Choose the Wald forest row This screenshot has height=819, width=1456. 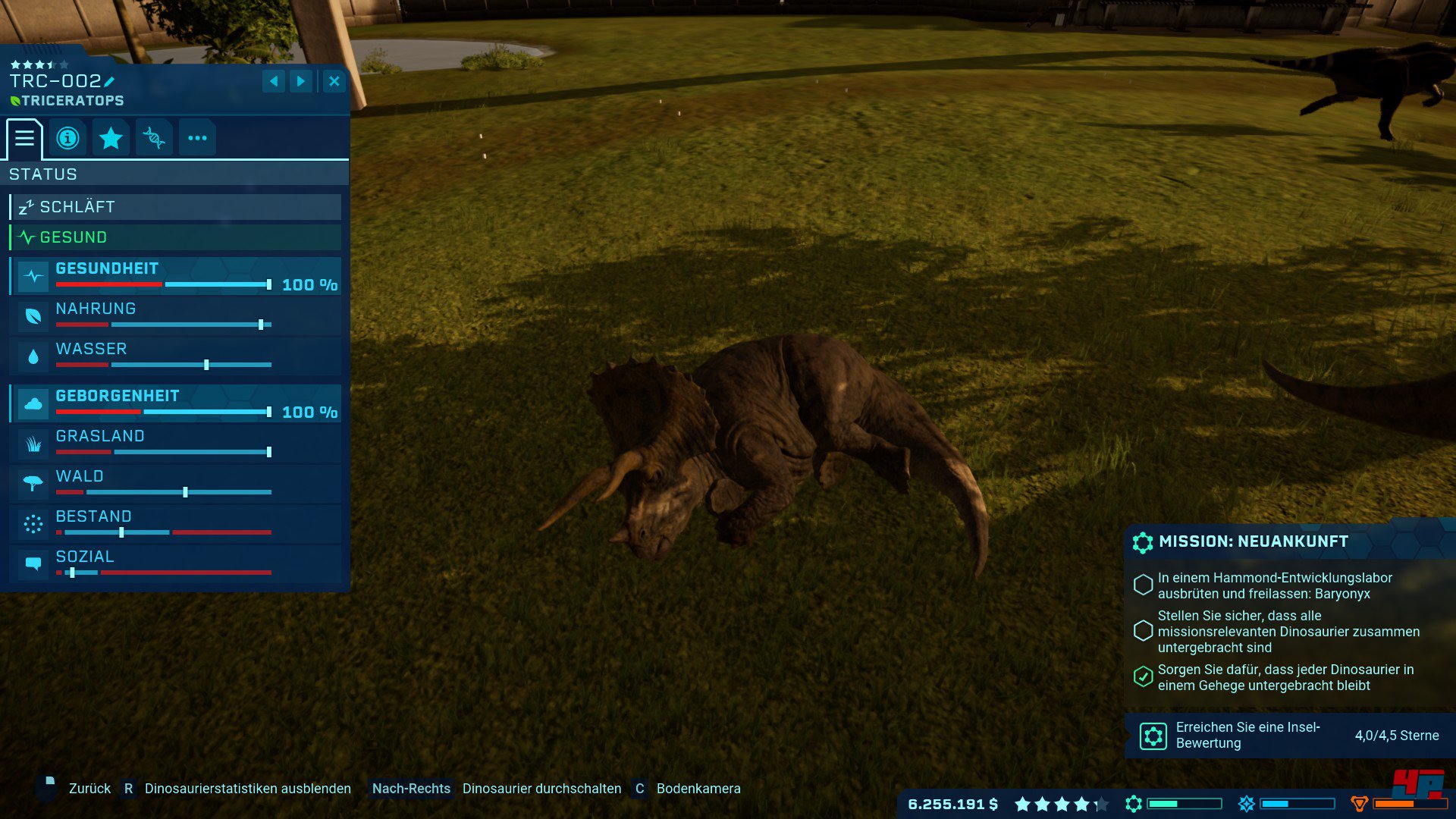tap(176, 484)
